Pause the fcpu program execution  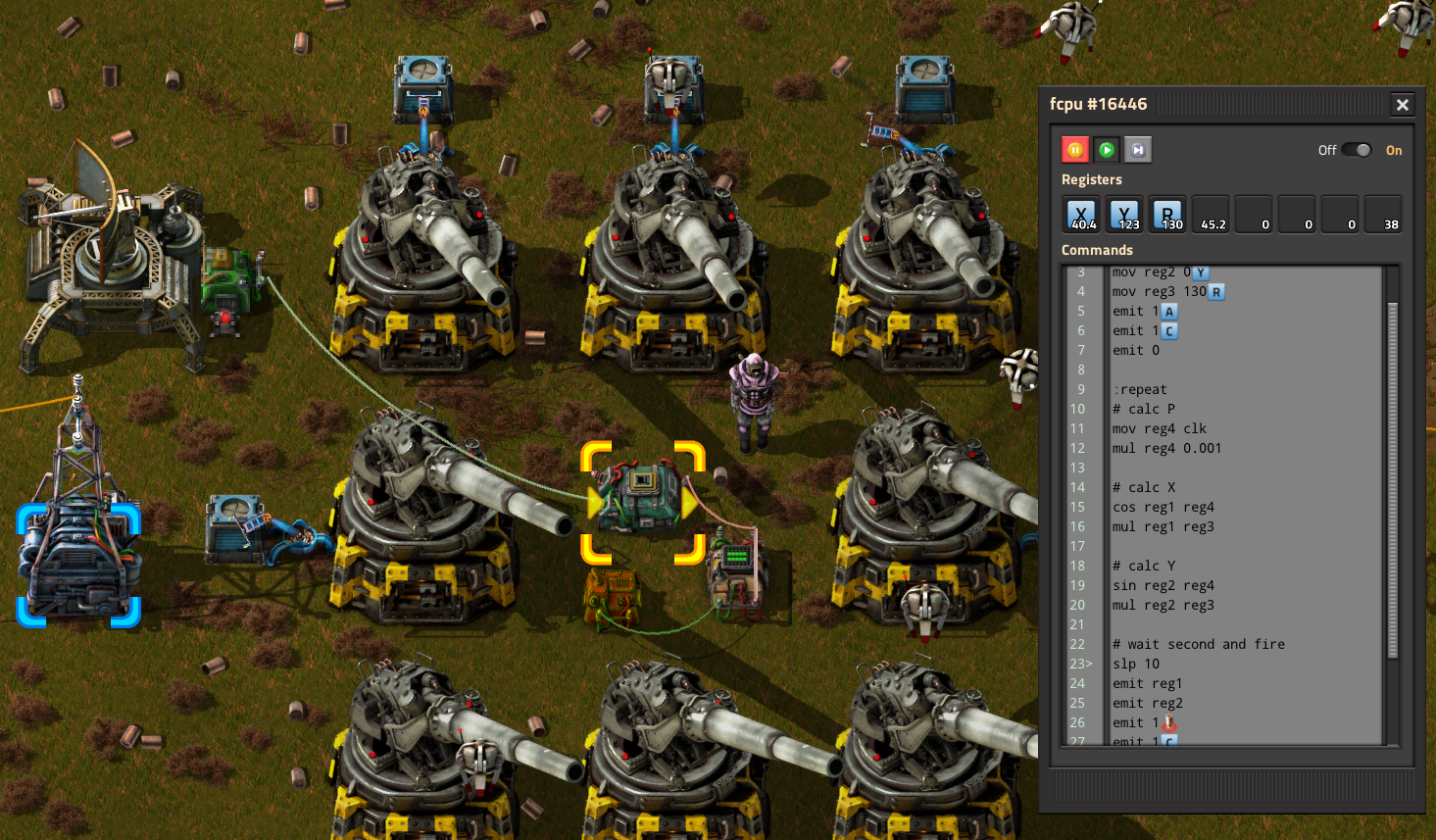[1075, 149]
